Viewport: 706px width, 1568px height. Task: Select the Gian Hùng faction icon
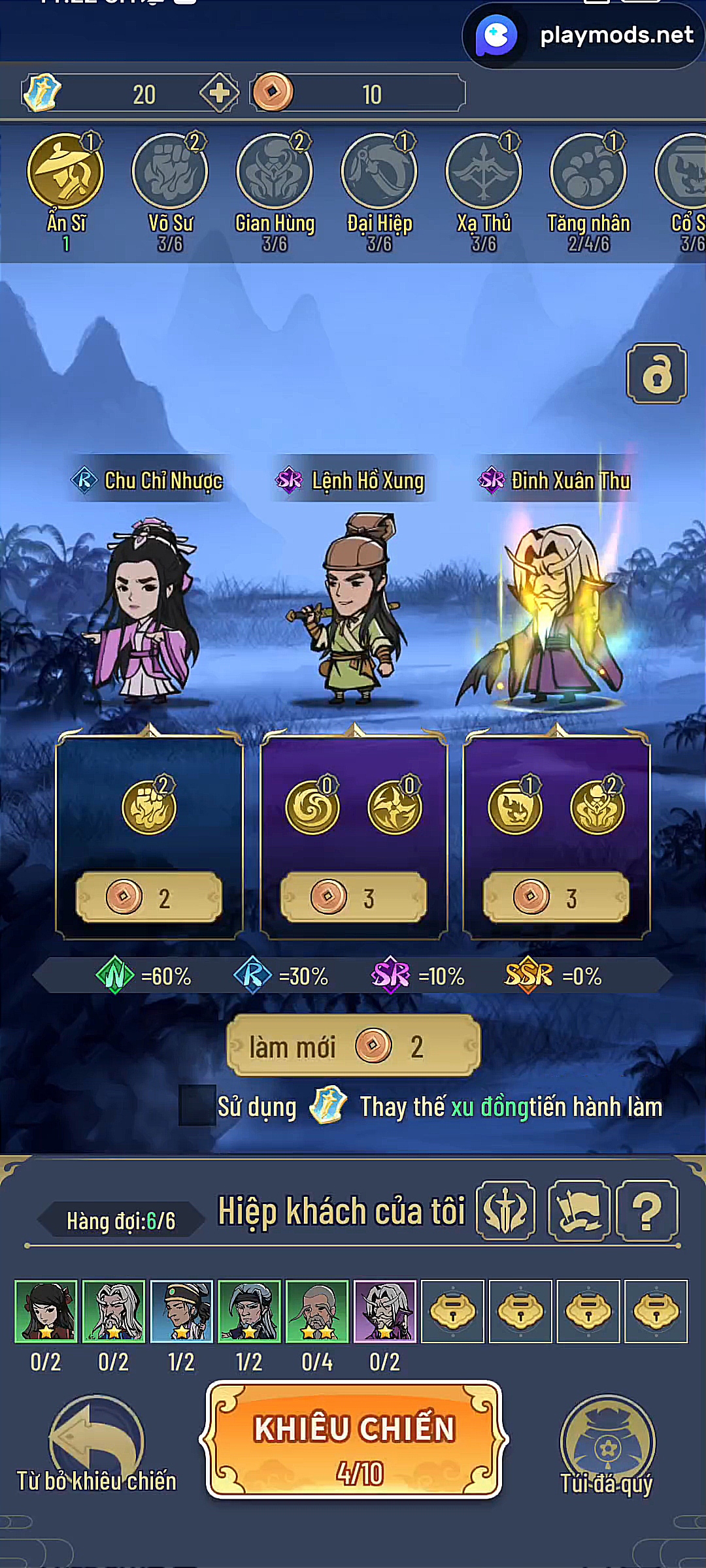[275, 172]
